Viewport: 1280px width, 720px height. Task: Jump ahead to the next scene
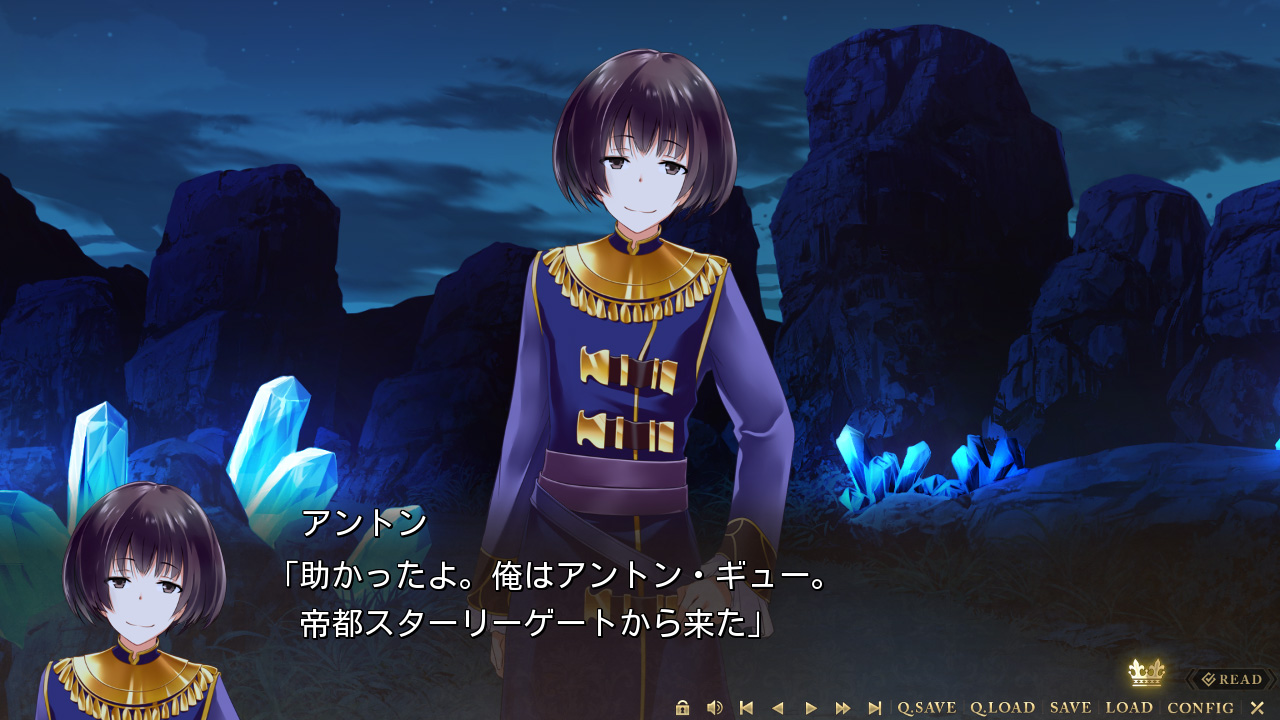pos(875,708)
